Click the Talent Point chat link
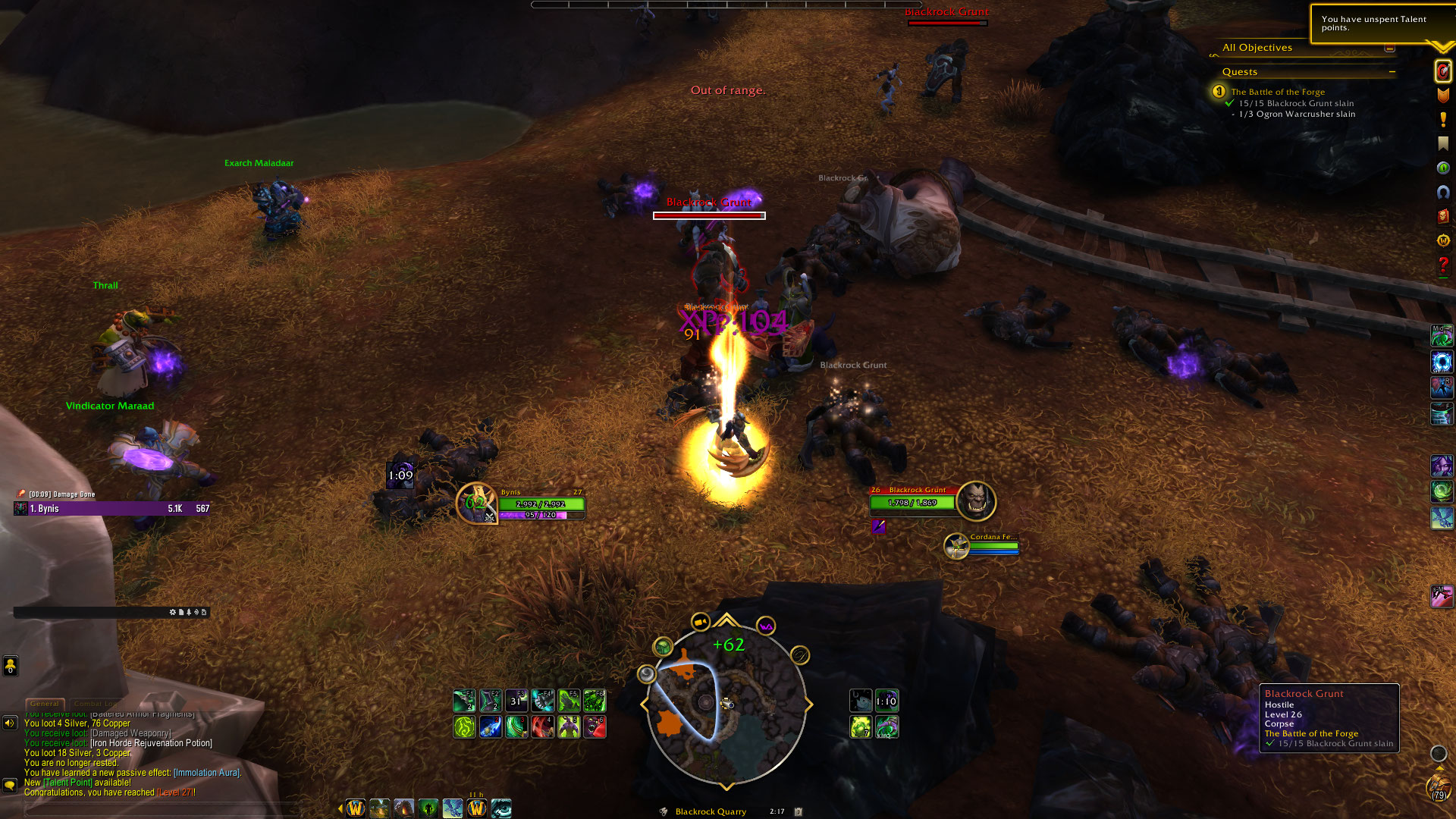Image resolution: width=1456 pixels, height=819 pixels. [x=67, y=783]
